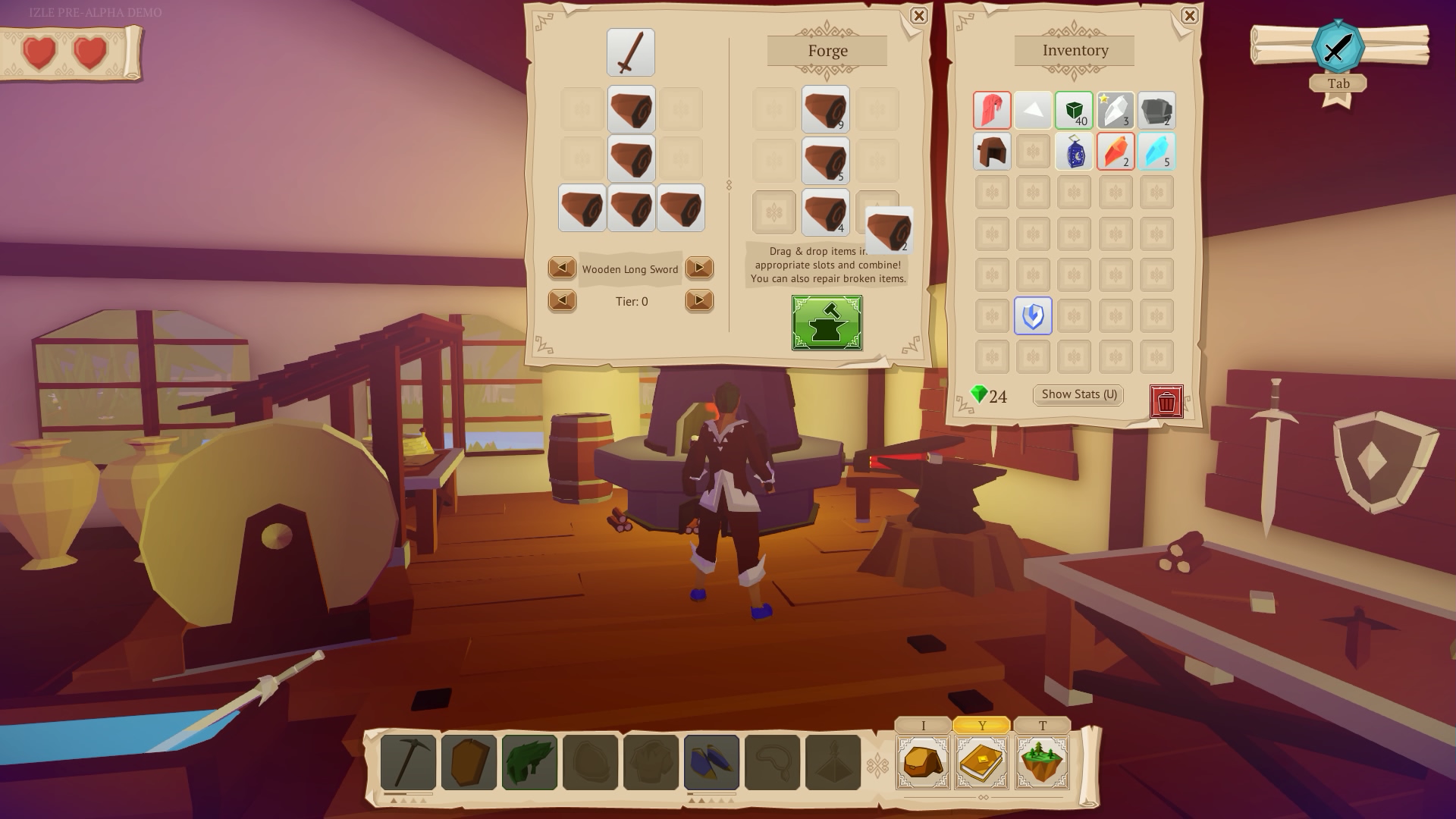Close the Inventory panel
Viewport: 1456px width, 819px height.
(1189, 16)
